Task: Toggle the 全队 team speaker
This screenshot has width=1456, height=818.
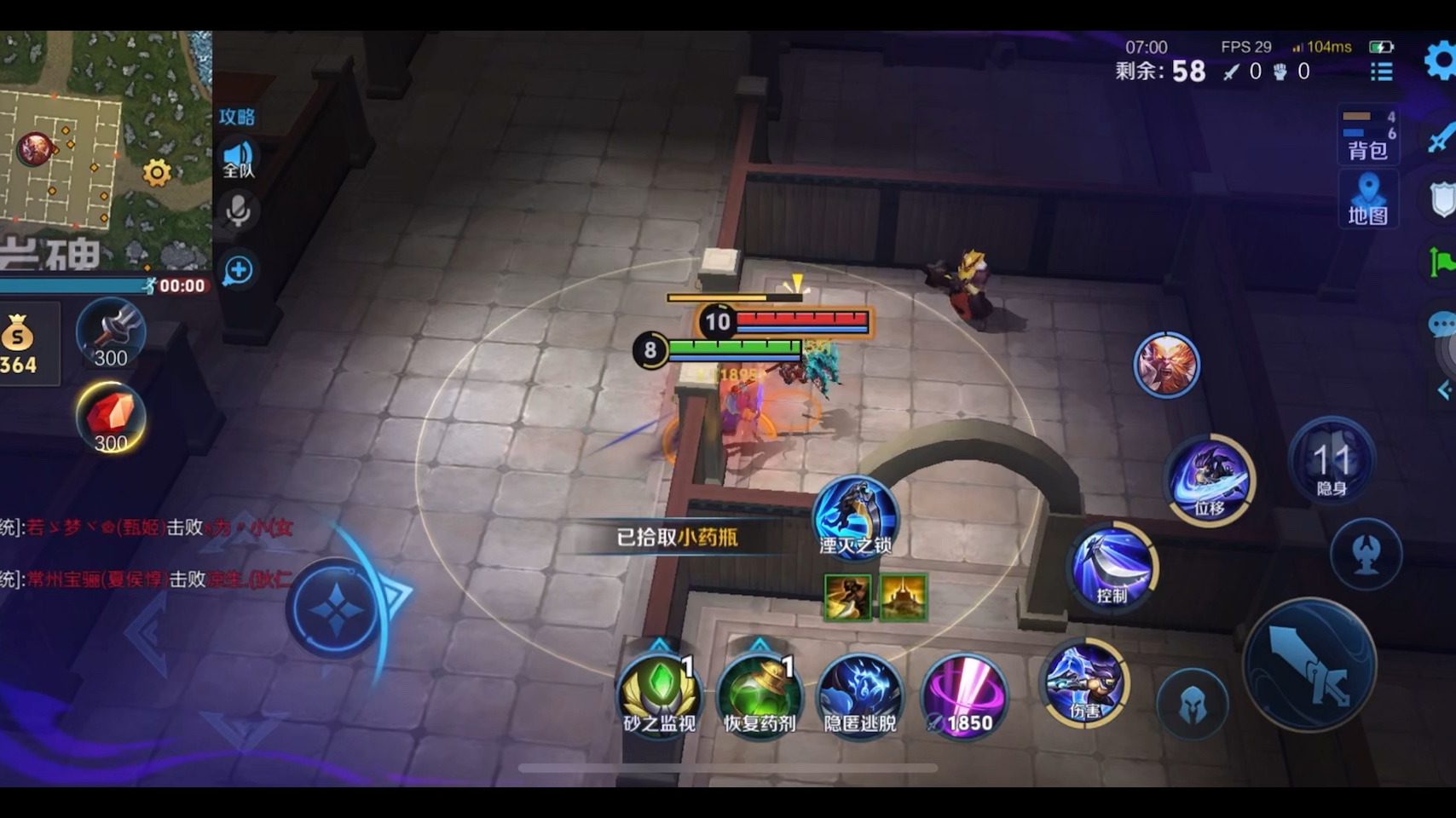Action: tap(238, 159)
